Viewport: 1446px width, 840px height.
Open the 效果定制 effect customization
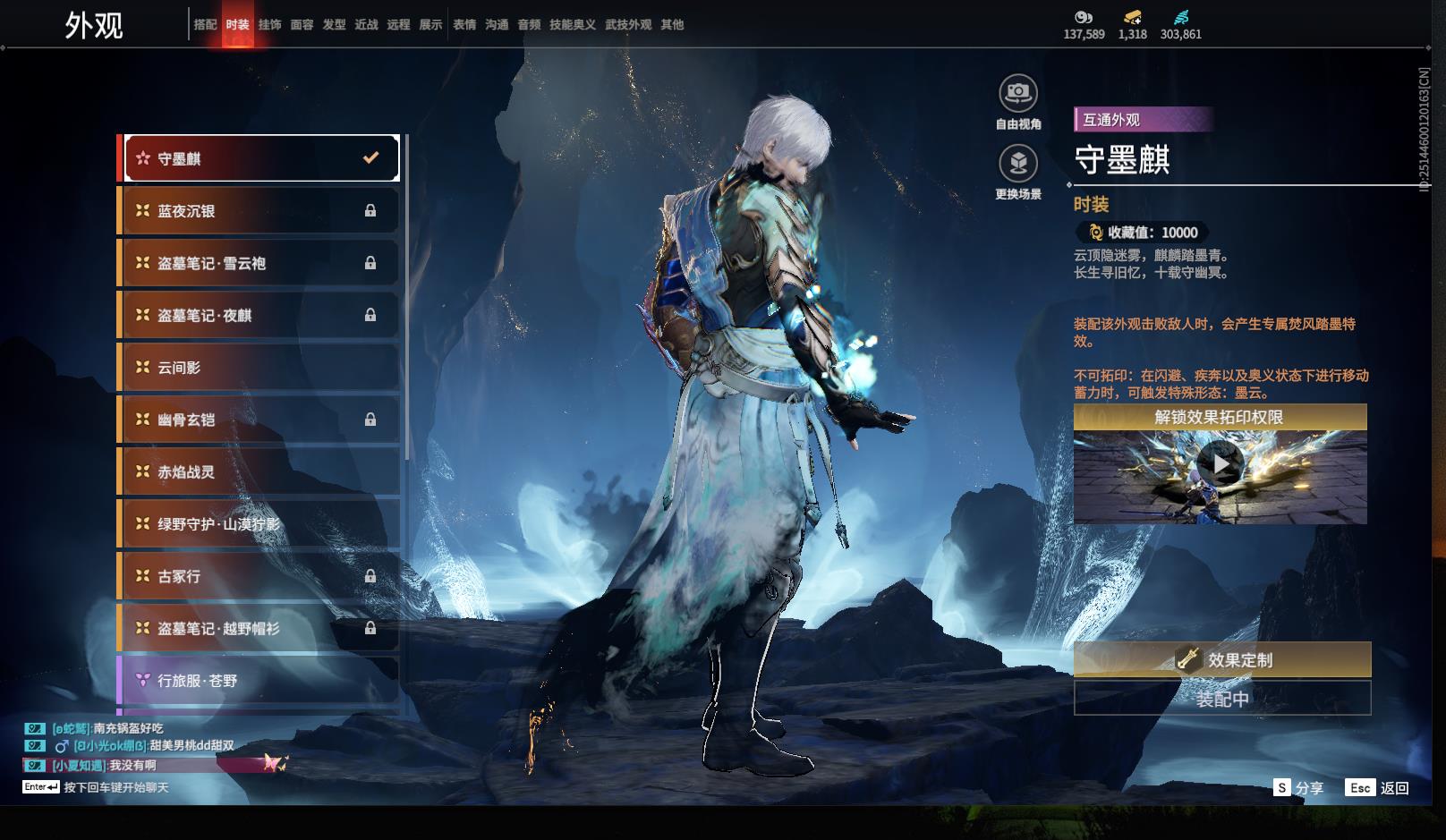tap(1221, 660)
